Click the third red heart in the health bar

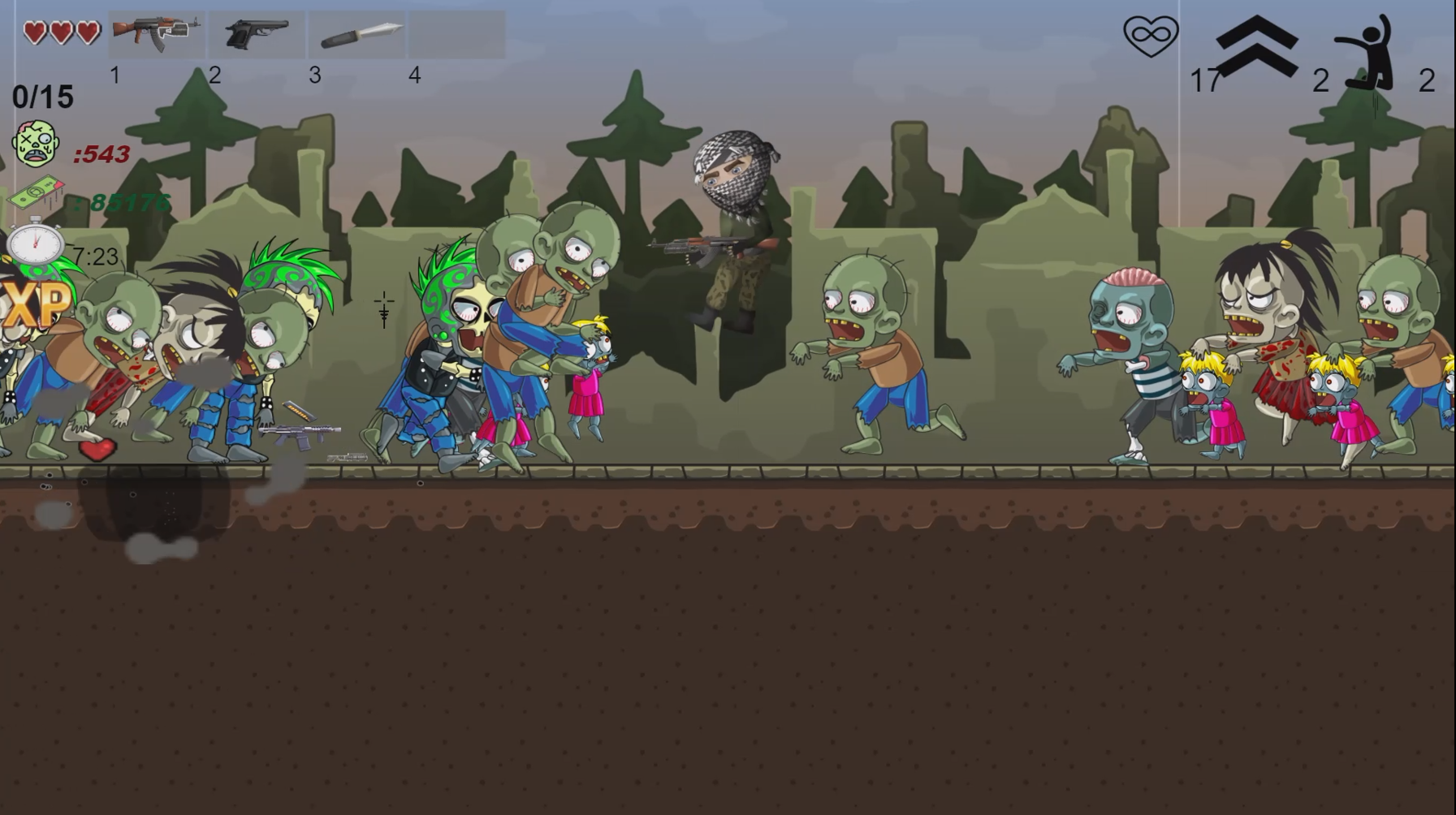click(x=86, y=30)
